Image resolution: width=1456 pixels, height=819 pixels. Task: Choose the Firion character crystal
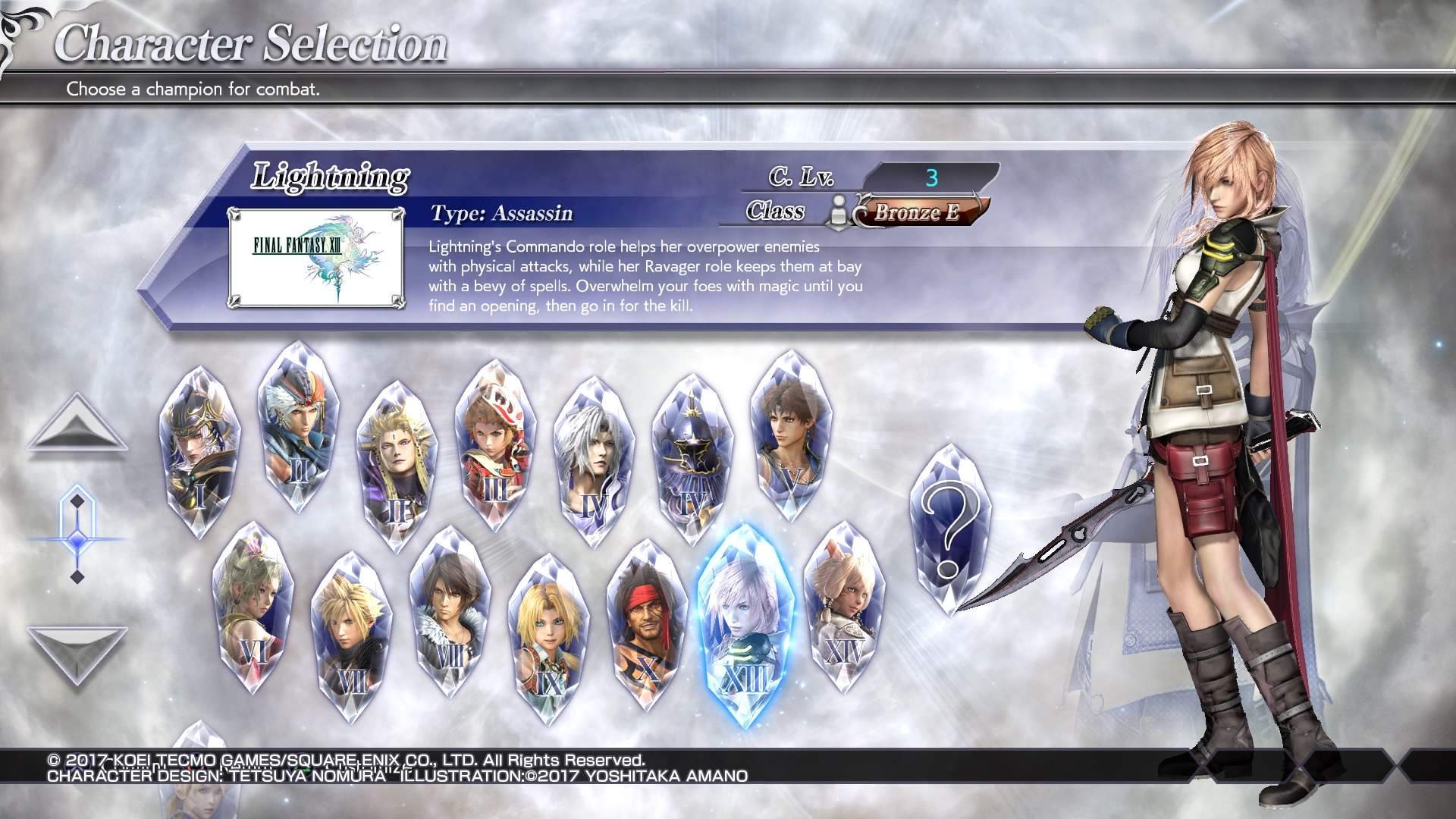pyautogui.click(x=297, y=428)
